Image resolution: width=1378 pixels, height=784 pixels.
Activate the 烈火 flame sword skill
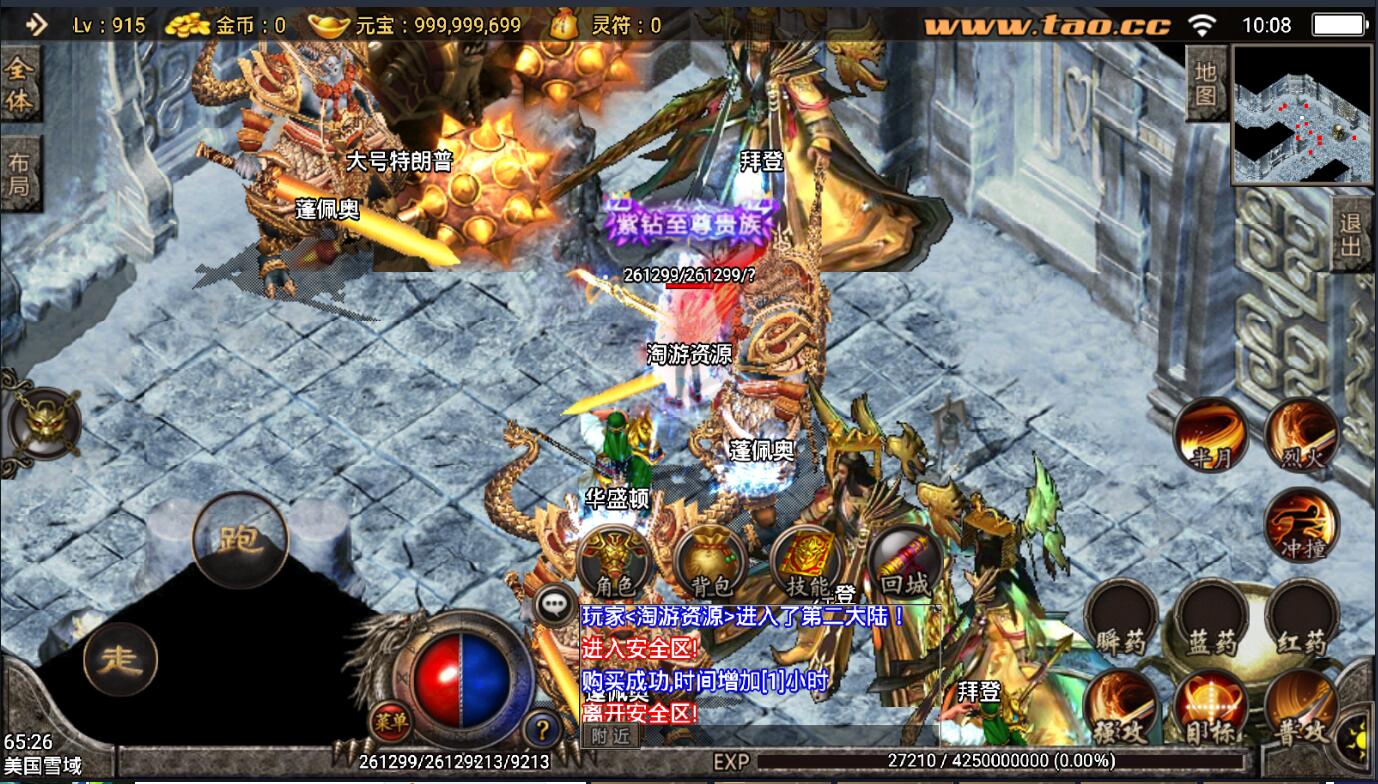click(x=1301, y=435)
